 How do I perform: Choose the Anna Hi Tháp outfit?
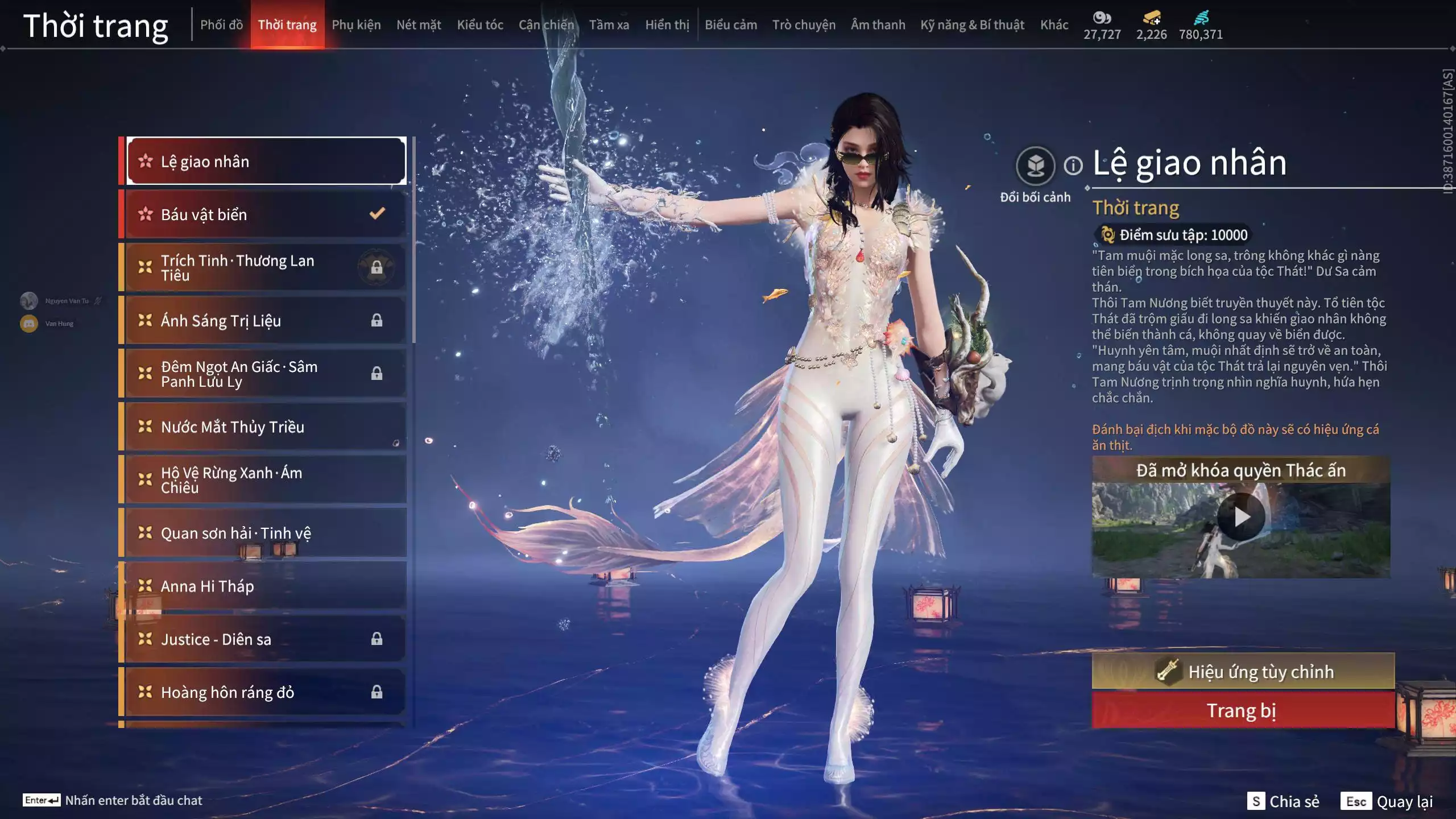click(265, 586)
